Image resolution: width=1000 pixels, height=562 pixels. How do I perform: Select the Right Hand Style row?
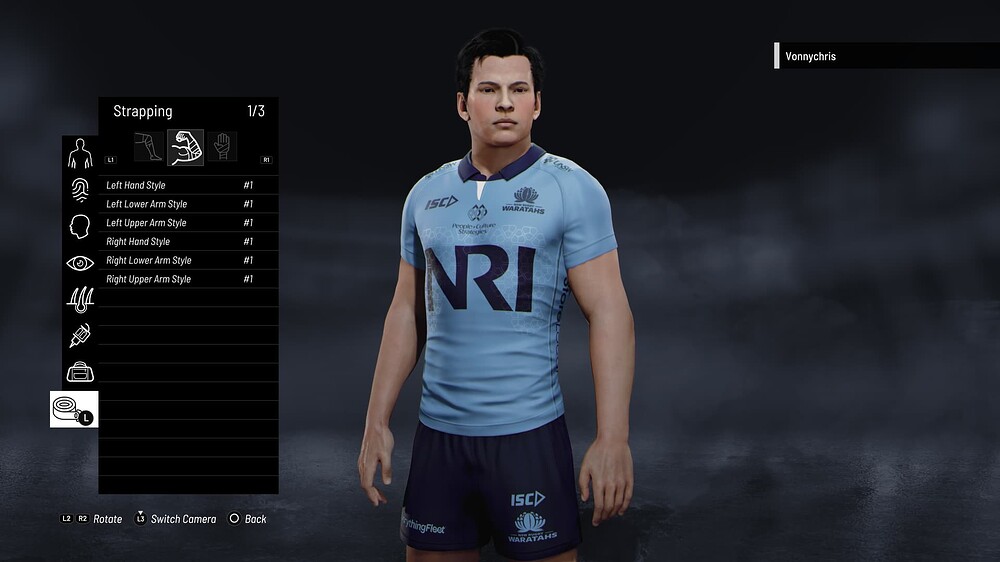[x=180, y=241]
